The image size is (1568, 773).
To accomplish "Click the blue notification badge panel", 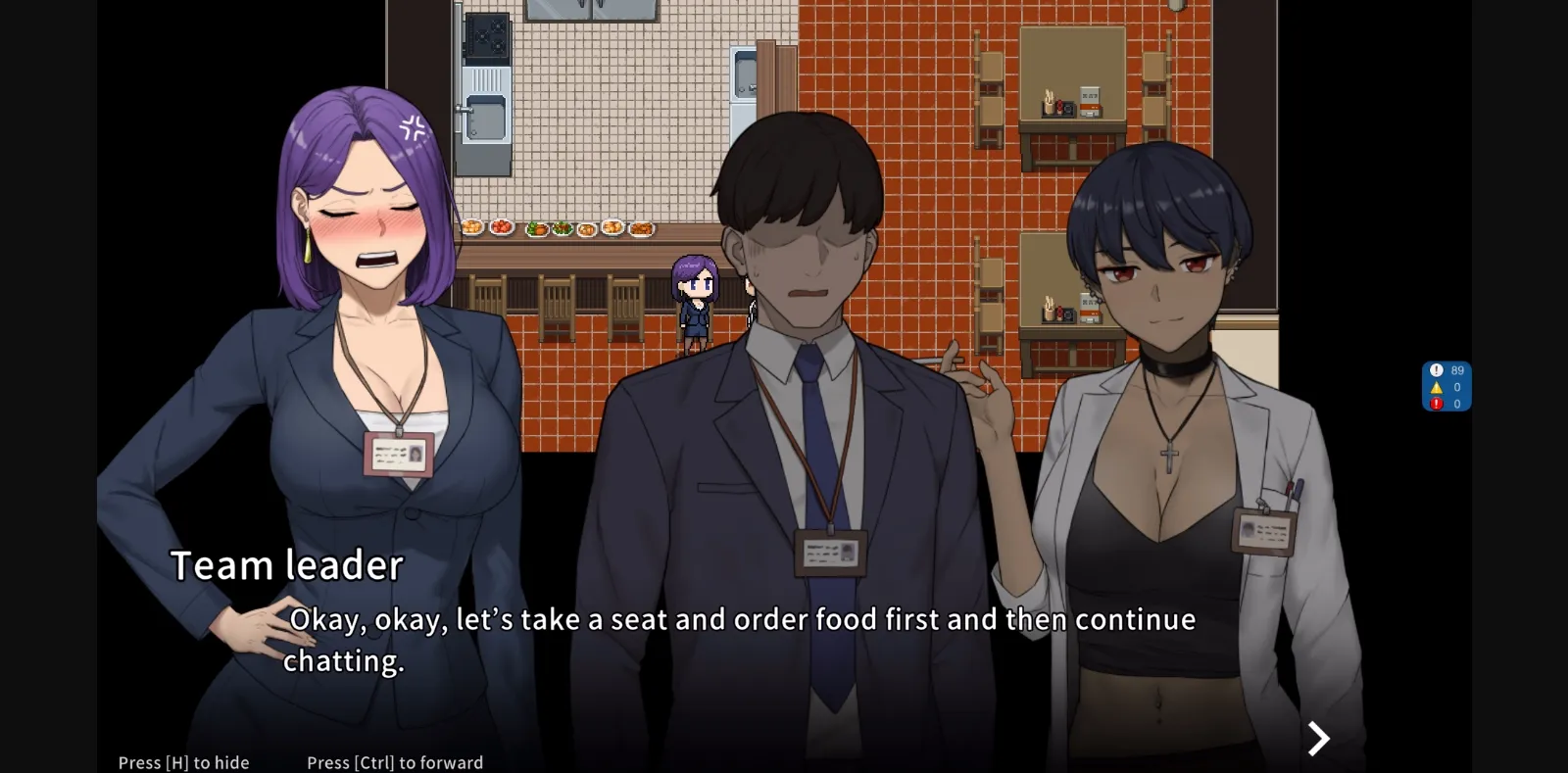I will [1446, 386].
